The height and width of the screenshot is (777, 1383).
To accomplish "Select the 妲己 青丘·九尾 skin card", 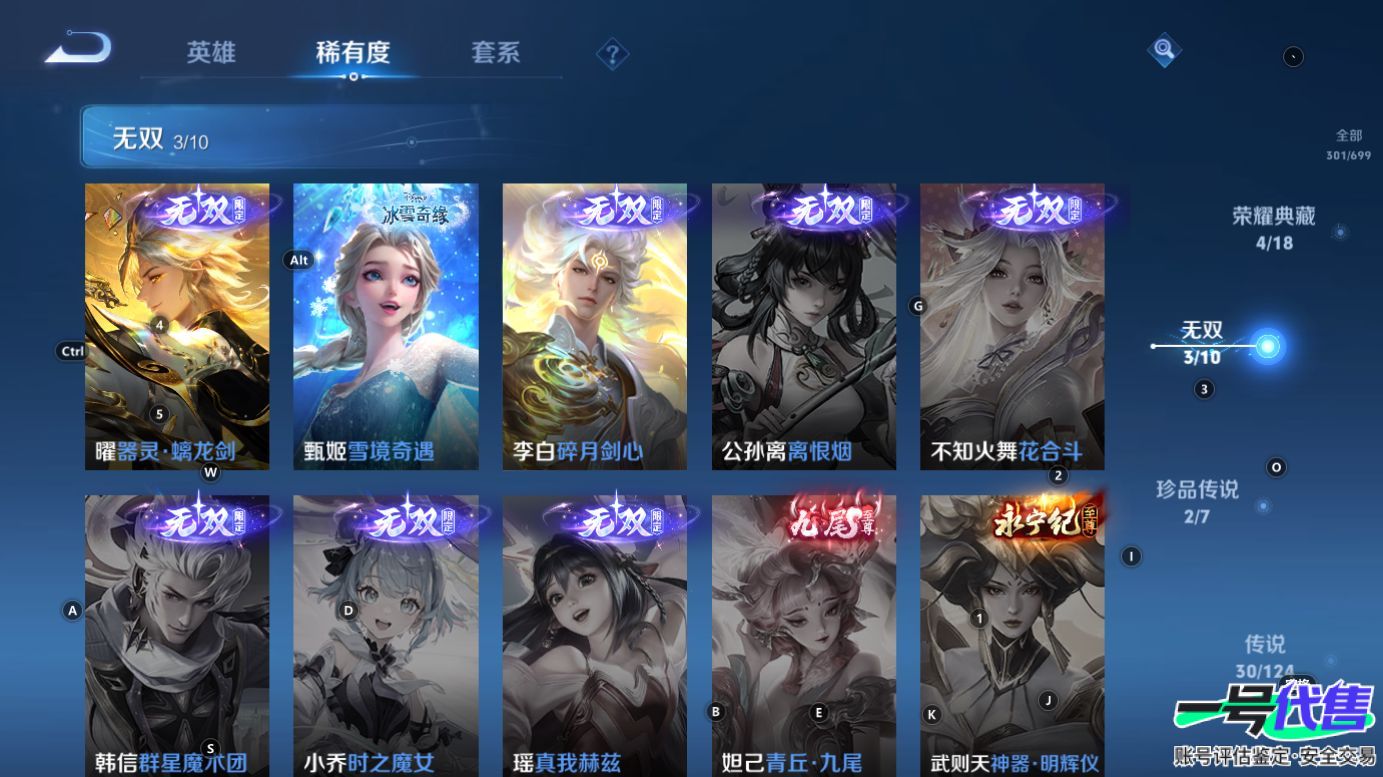I will point(803,635).
